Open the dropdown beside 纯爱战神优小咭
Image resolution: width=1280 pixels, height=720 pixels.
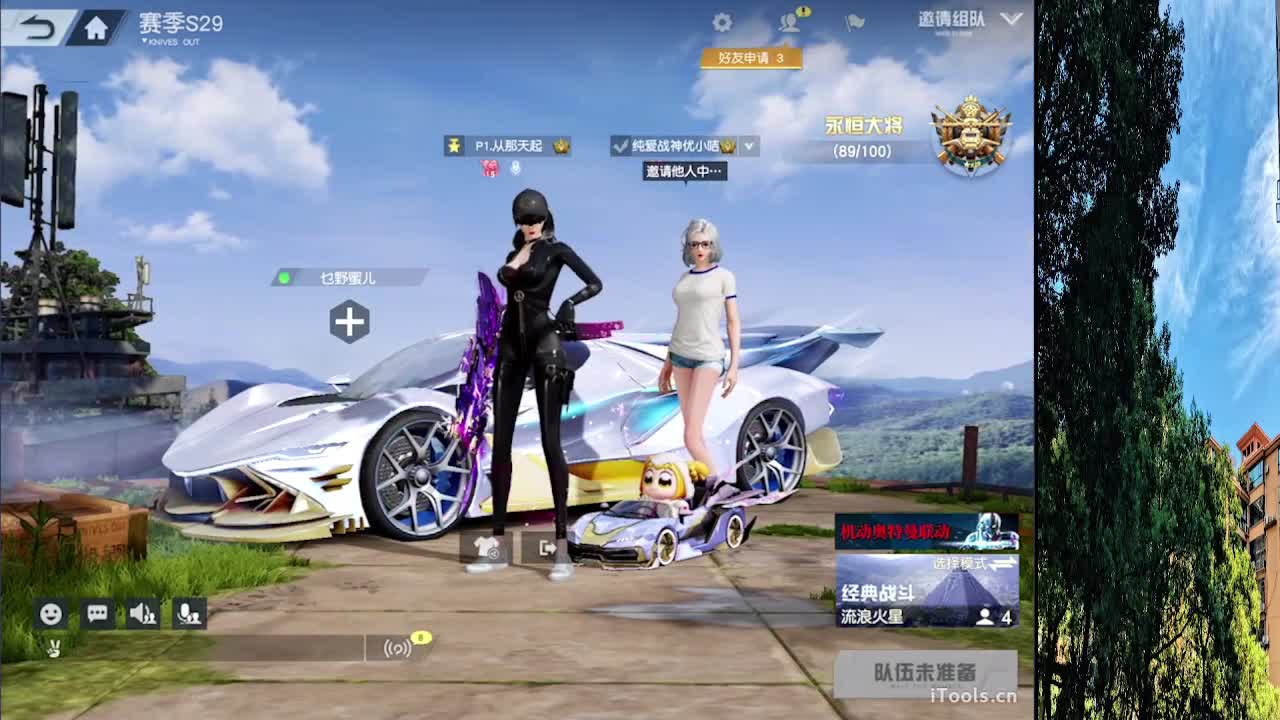[746, 146]
